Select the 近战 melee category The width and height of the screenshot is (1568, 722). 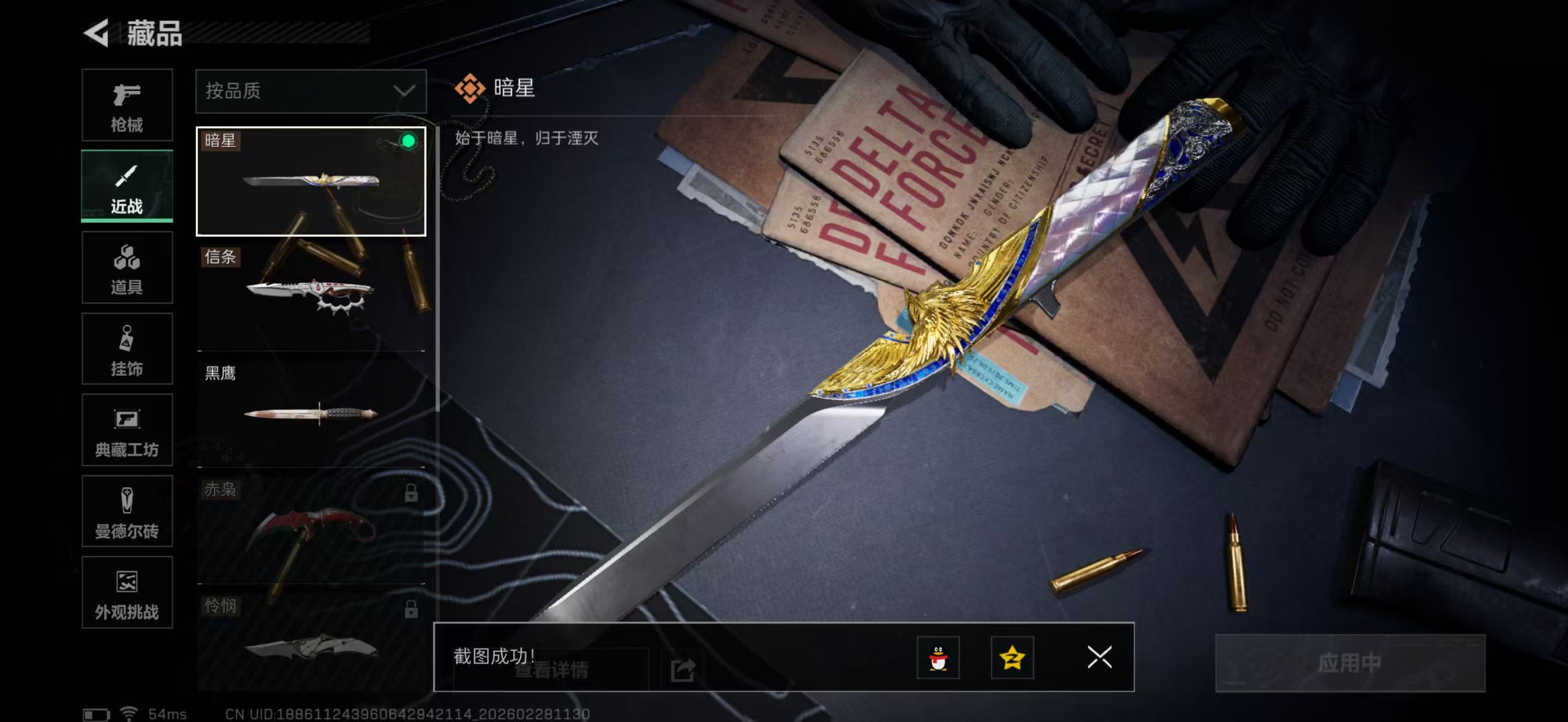(127, 187)
